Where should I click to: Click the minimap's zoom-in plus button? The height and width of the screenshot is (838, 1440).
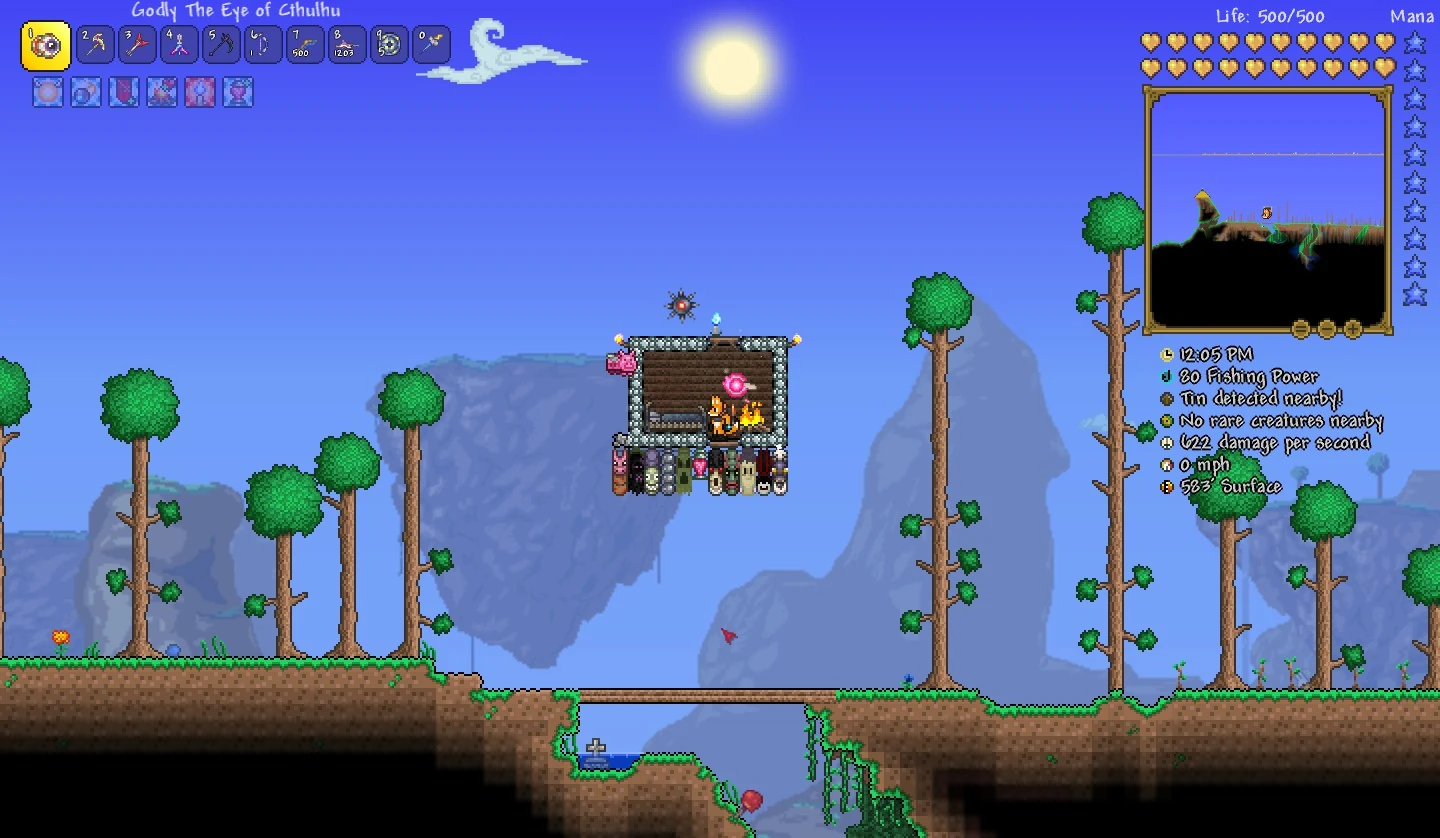tap(1353, 328)
